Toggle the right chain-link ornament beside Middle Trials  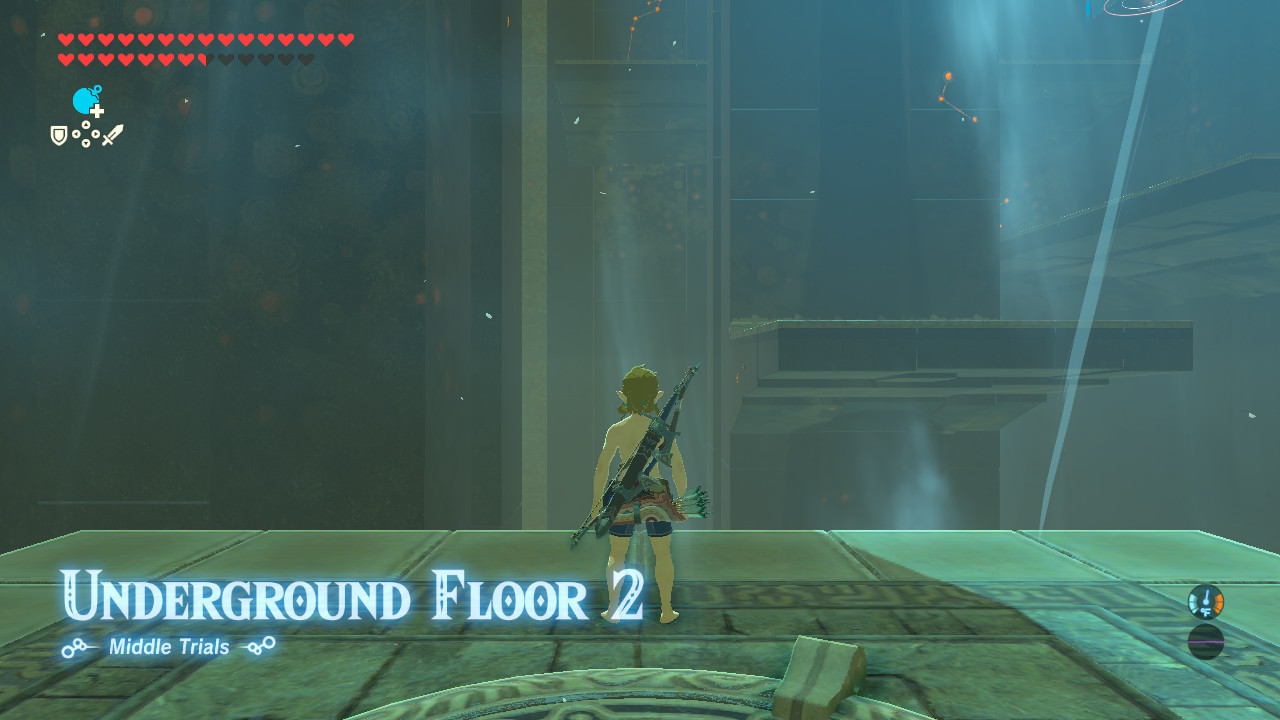pos(260,647)
